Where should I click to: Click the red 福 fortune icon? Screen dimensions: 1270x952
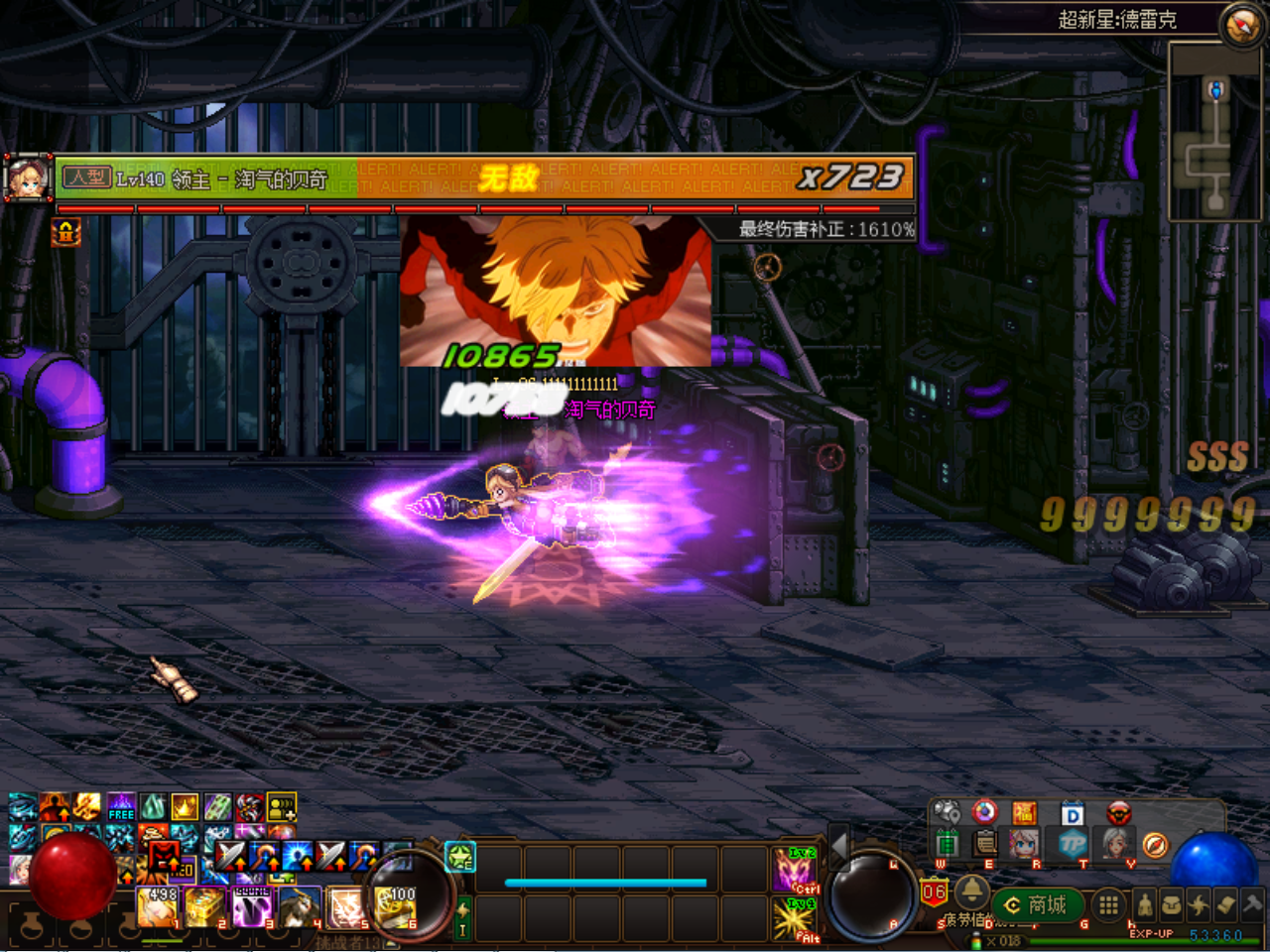click(x=1024, y=814)
